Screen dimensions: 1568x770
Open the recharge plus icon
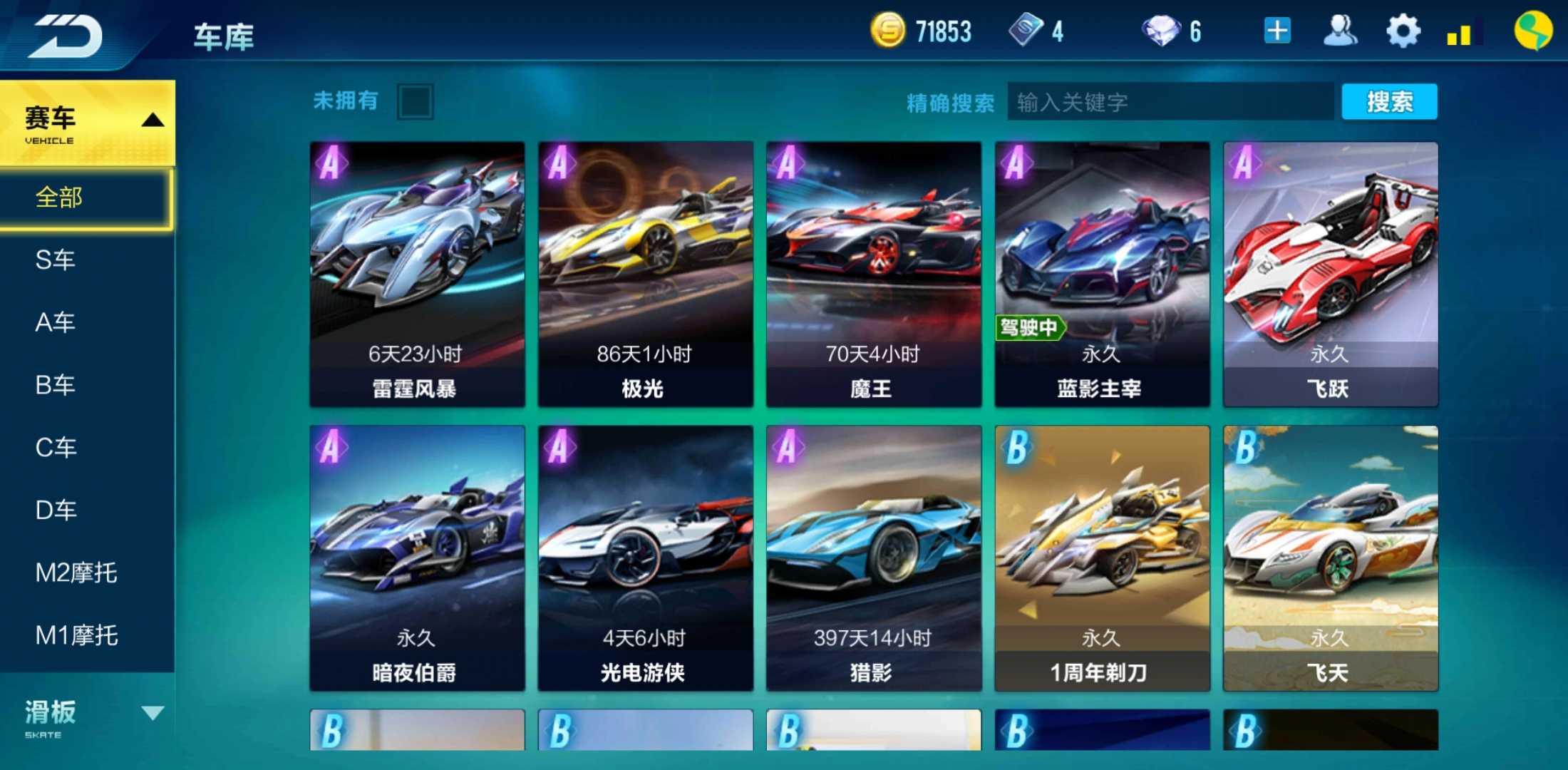(1276, 30)
